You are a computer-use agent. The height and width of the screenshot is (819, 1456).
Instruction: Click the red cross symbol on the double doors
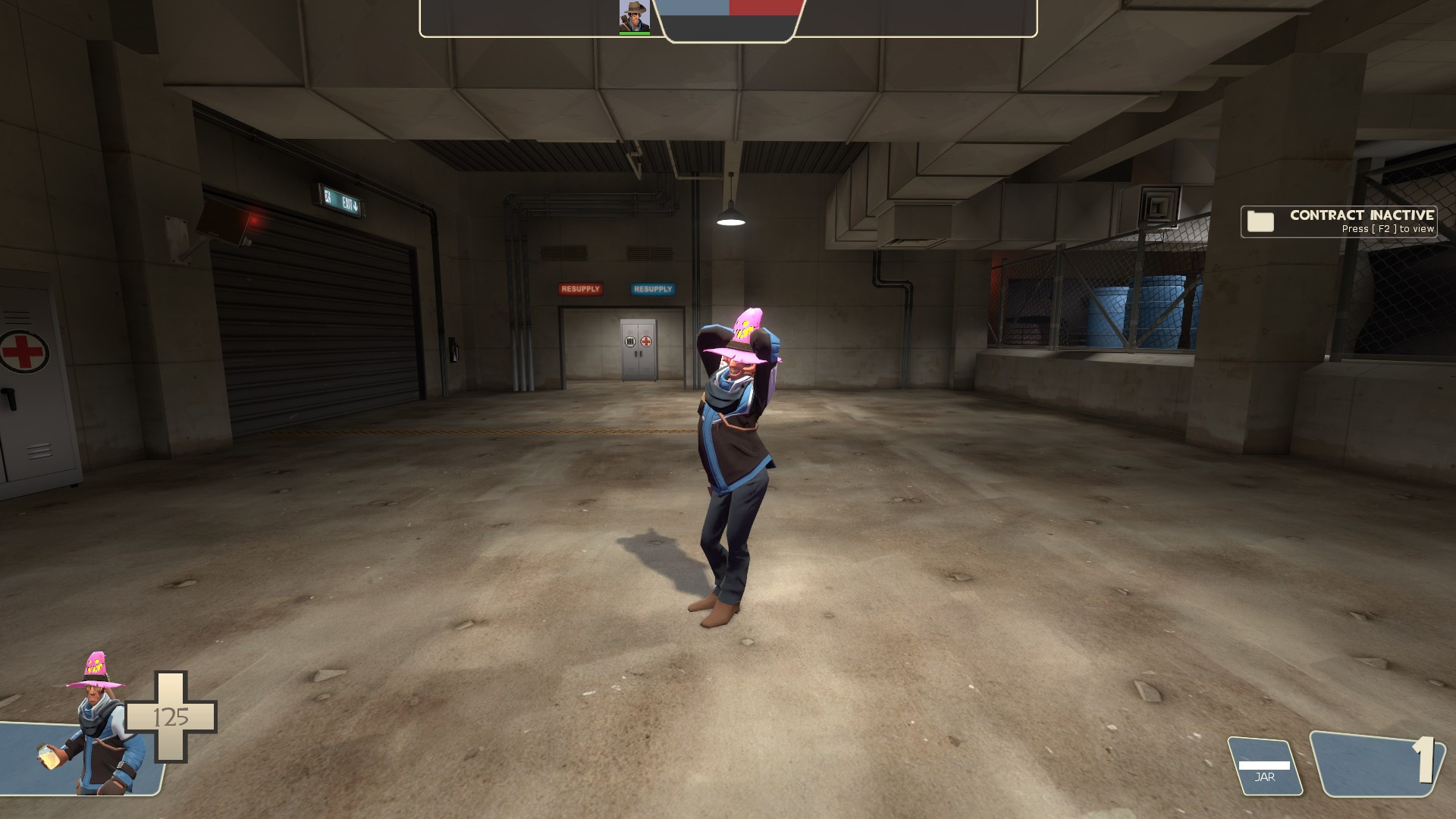click(646, 342)
